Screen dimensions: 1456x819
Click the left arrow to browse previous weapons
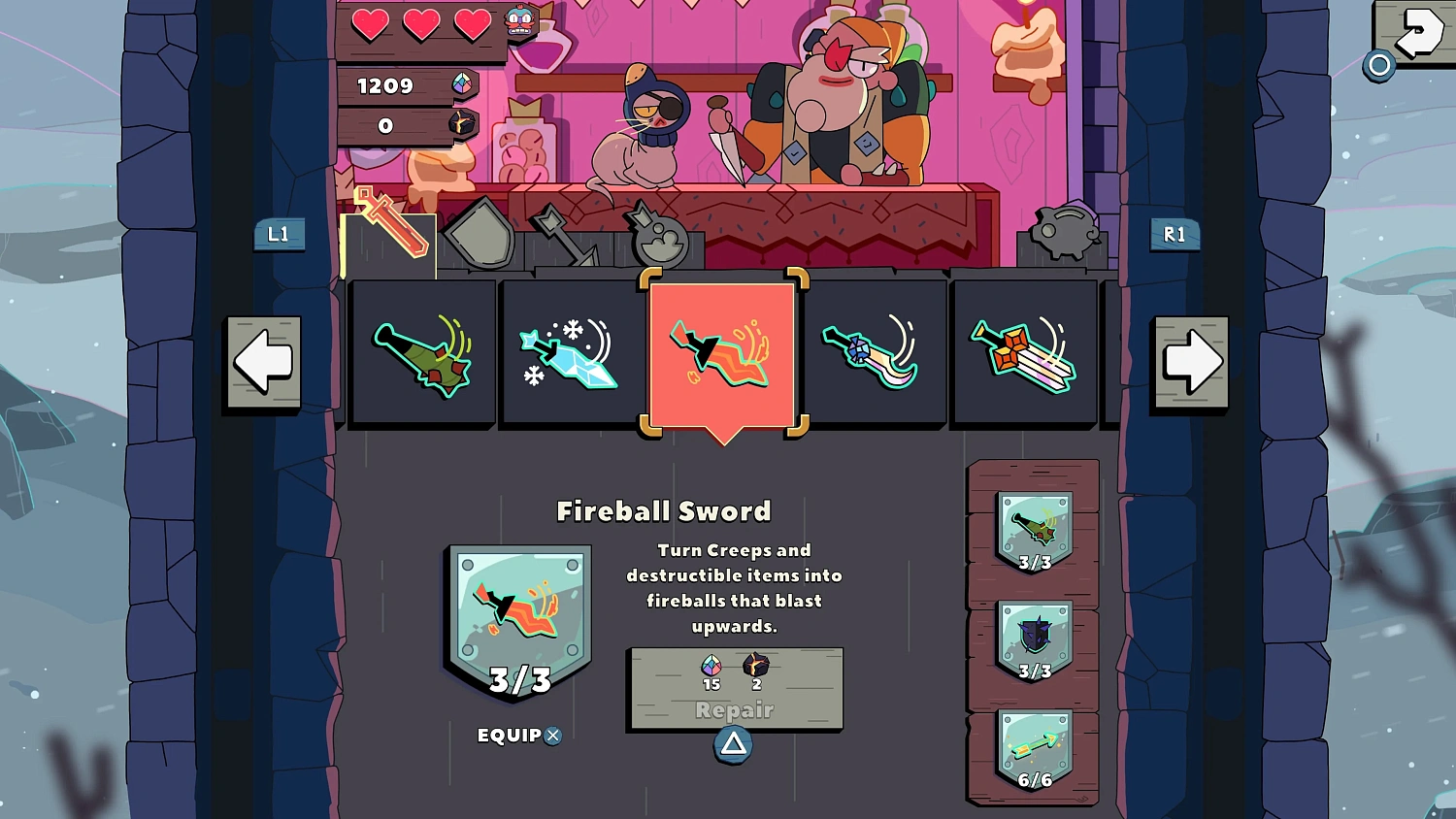264,362
